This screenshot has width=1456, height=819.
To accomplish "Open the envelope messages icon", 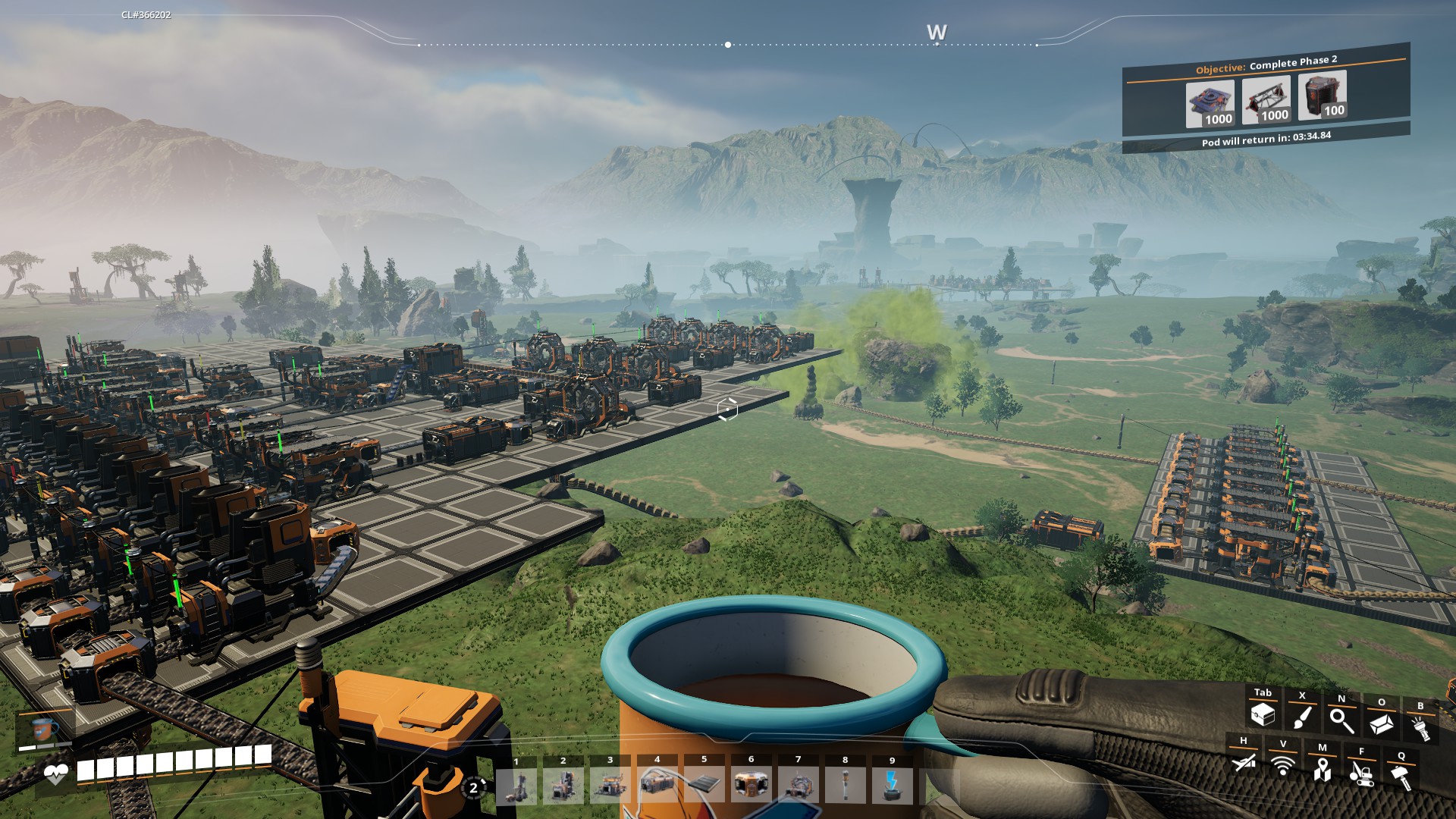I will tap(1381, 724).
